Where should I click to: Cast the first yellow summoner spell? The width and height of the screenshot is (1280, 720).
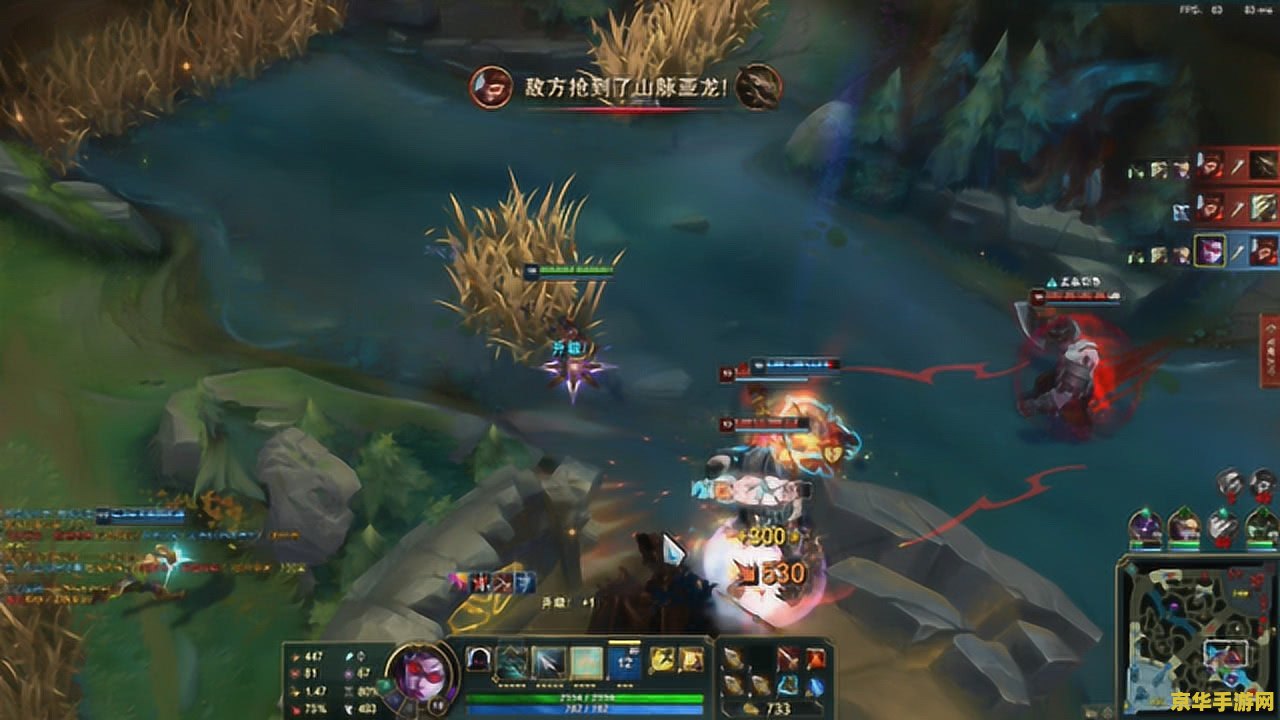[x=662, y=659]
